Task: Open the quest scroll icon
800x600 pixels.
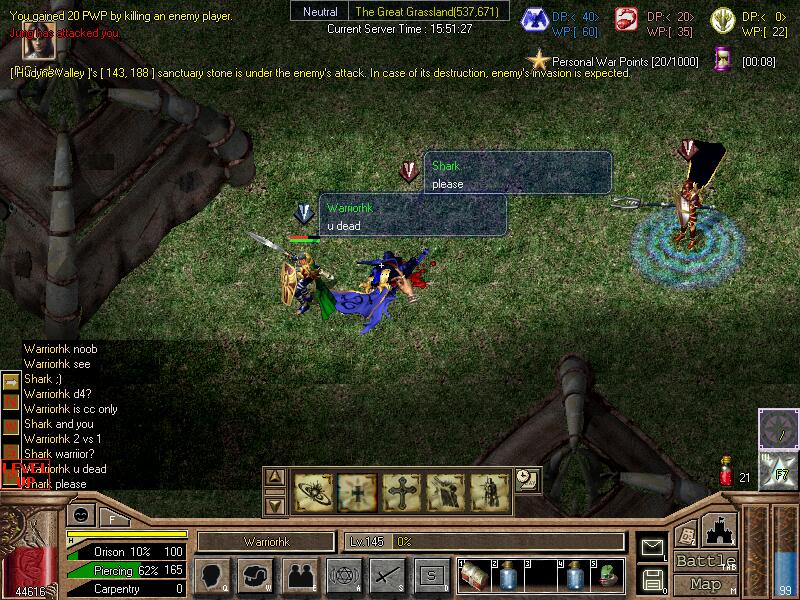Action: [686, 533]
